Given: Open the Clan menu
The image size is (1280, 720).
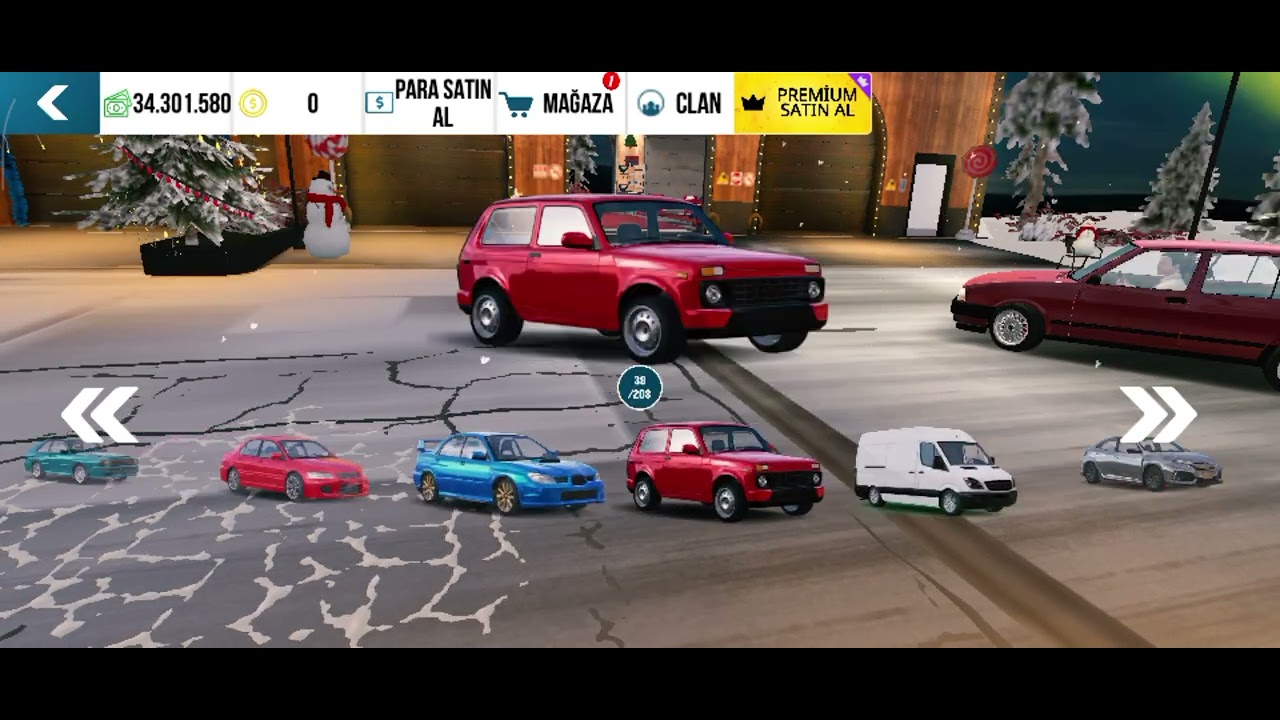Looking at the screenshot, I should tap(681, 103).
